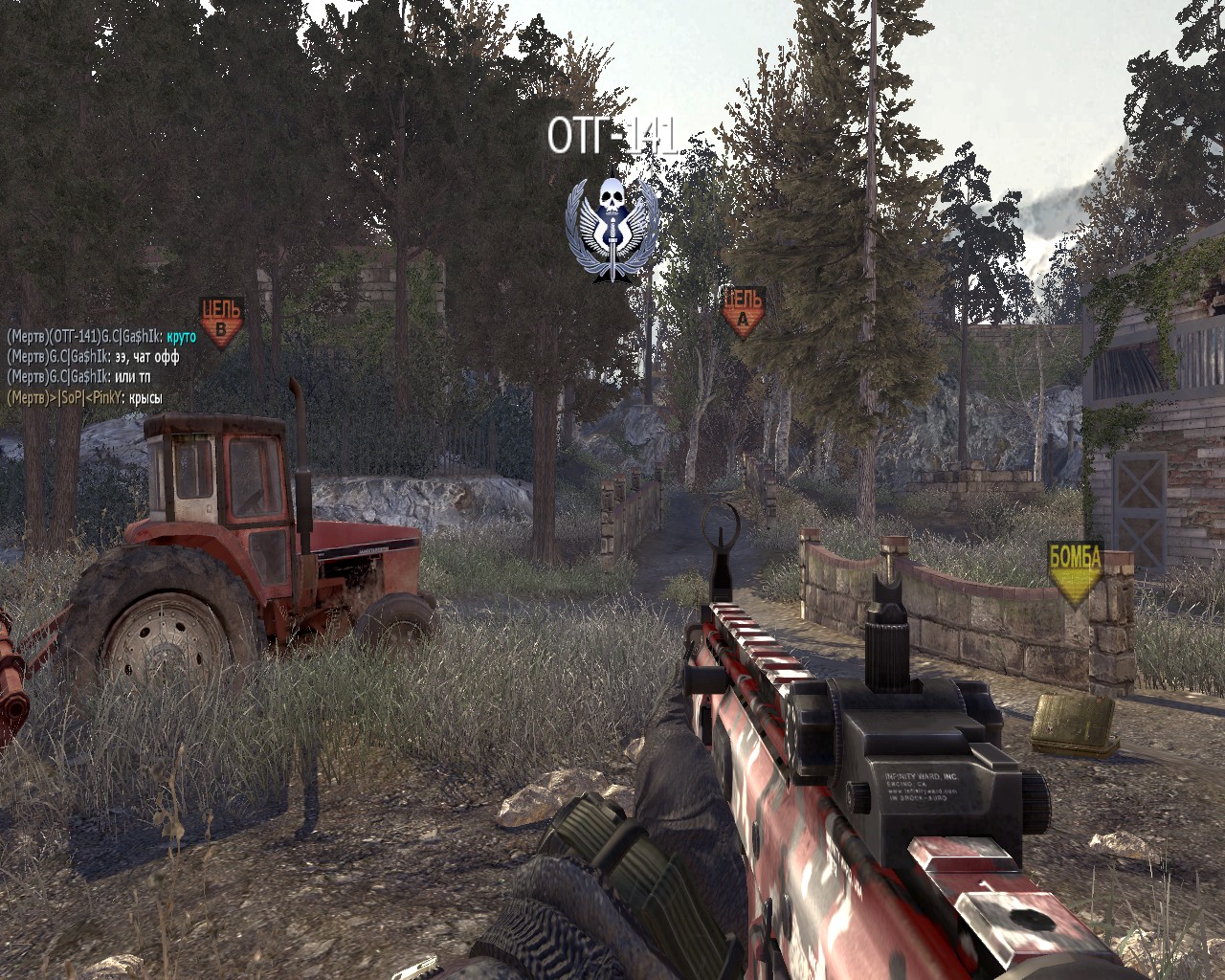Click the orange ЦЕЛЬ B objective marker
The width and height of the screenshot is (1225, 980).
221,321
